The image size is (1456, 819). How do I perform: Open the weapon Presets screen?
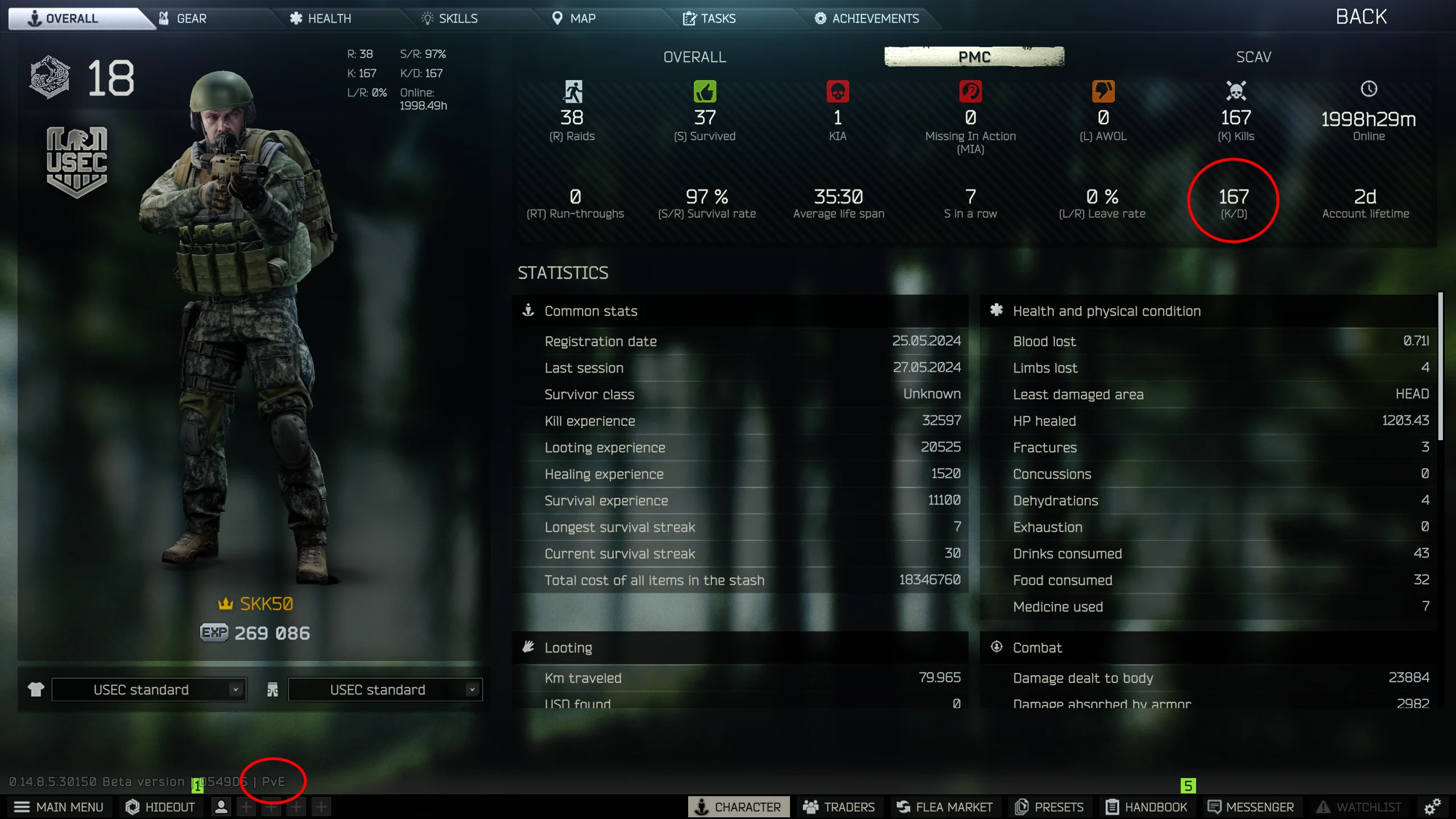[1049, 806]
